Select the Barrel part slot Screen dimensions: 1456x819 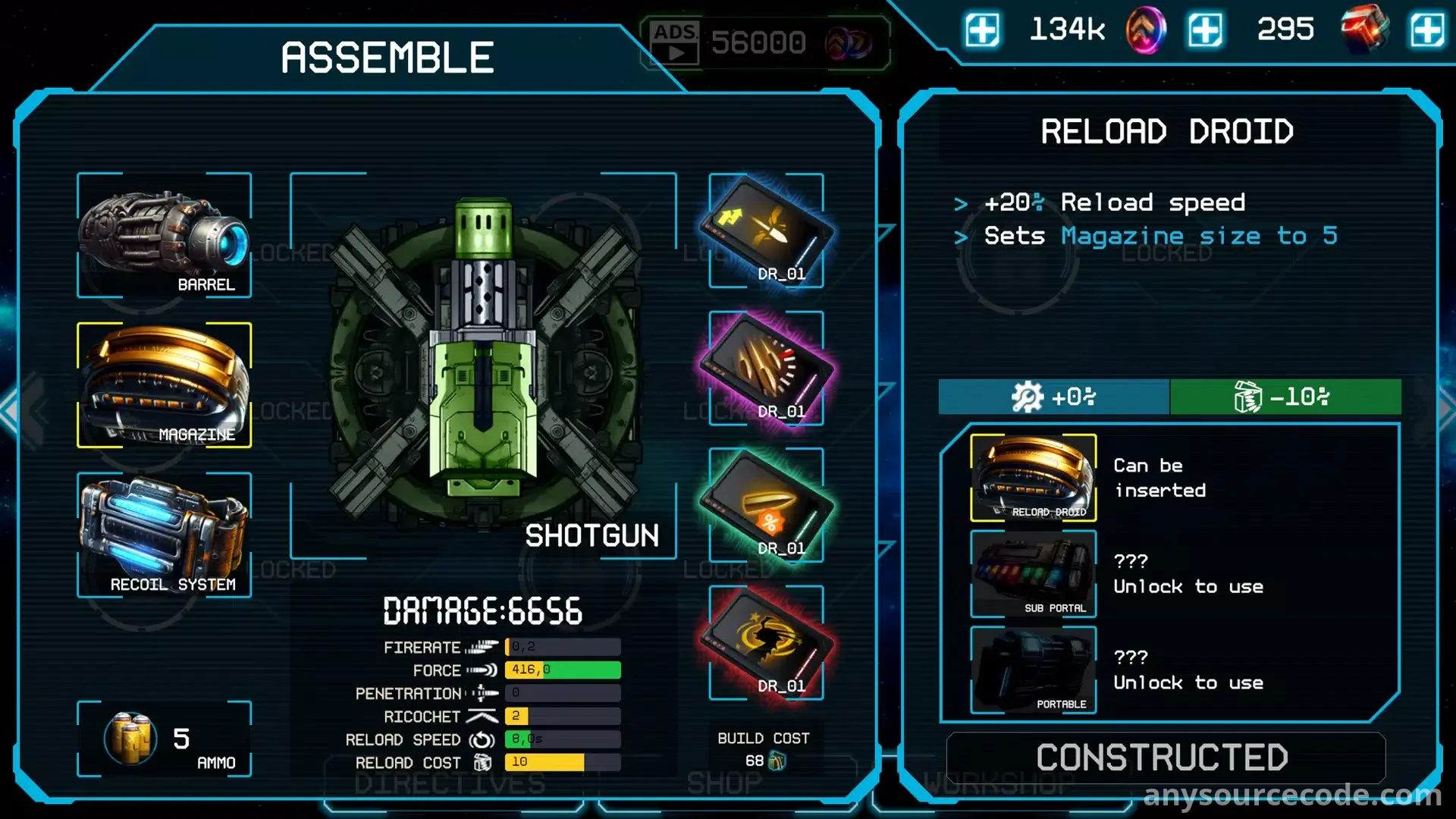point(164,235)
